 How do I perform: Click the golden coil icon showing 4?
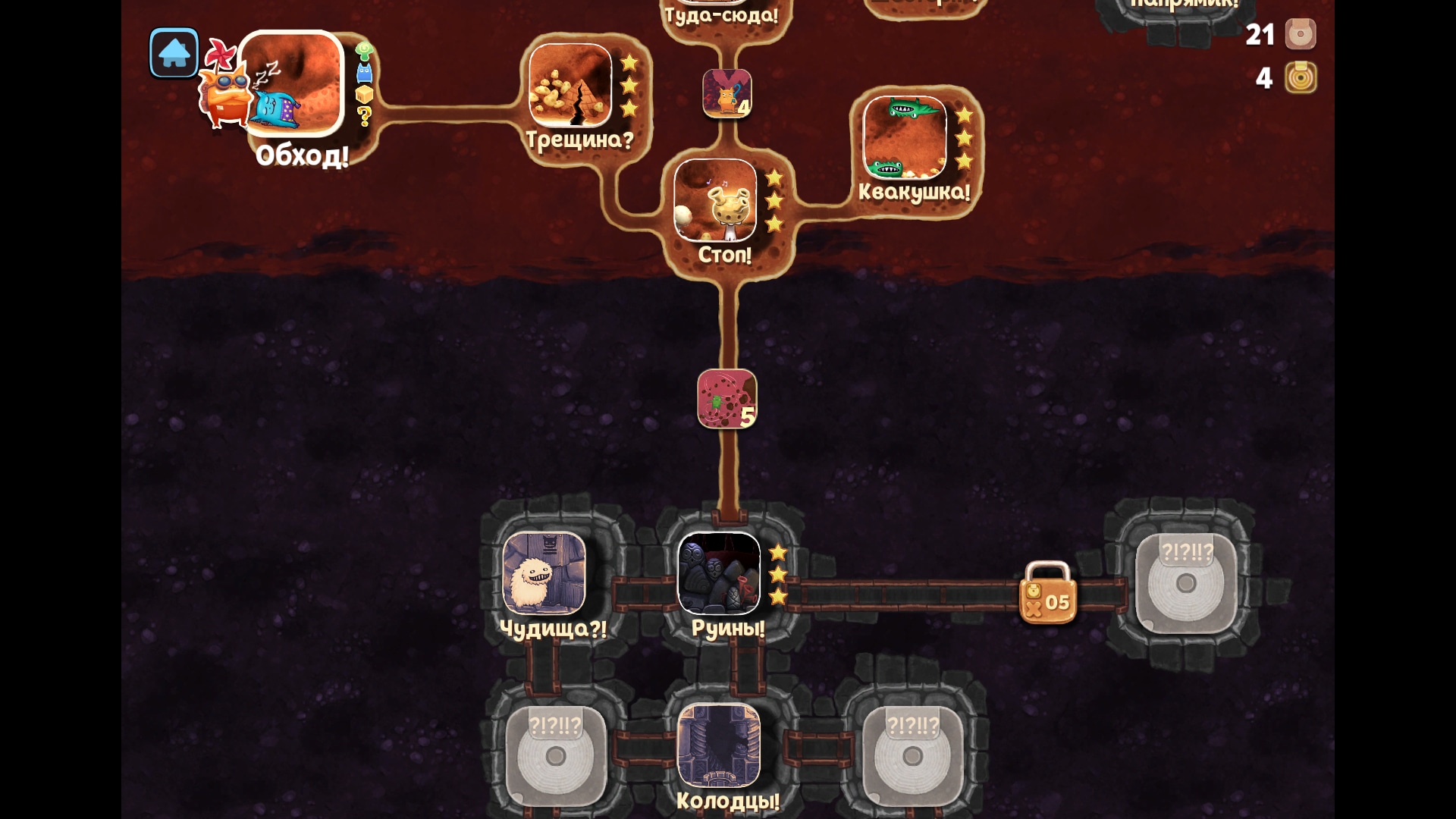1301,79
